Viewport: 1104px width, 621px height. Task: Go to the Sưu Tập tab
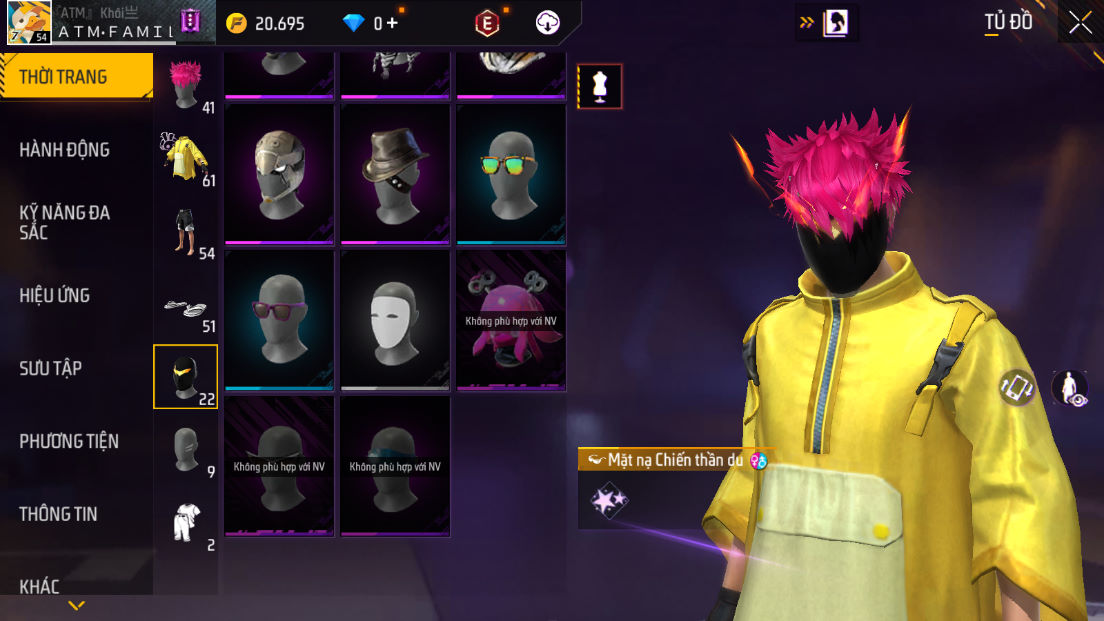click(51, 368)
